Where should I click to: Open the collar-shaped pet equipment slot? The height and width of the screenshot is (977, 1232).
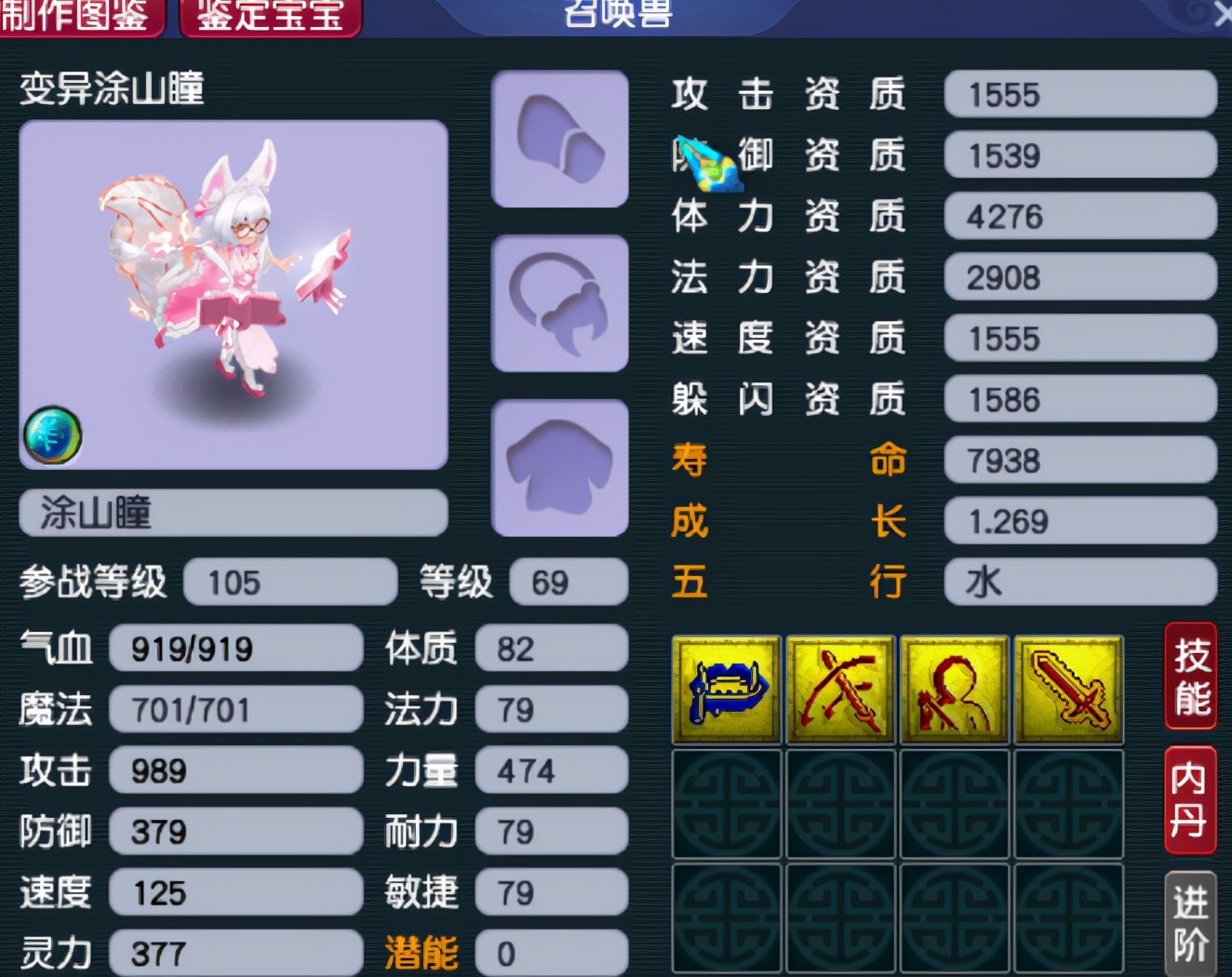tap(558, 302)
